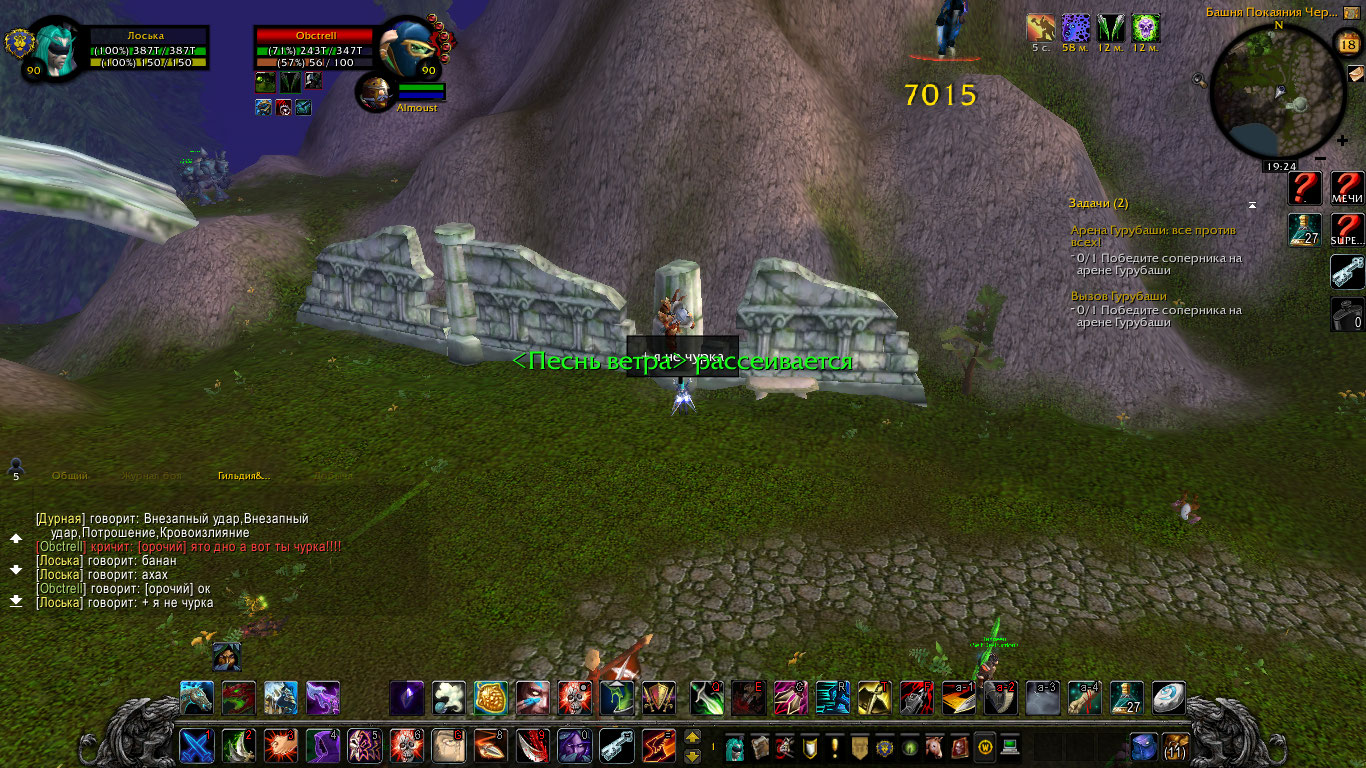Viewport: 1366px width, 768px height.
Task: Use the crossed blue swords ability in slot 1
Action: coord(196,746)
